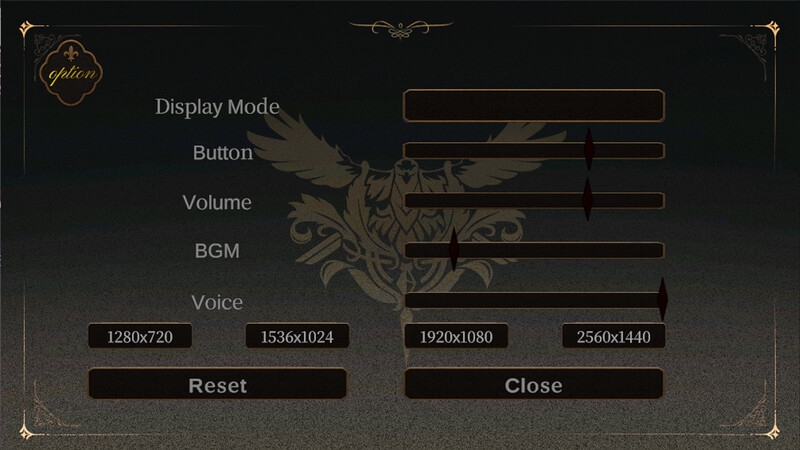Adjust the Volume slider bar

[534, 200]
